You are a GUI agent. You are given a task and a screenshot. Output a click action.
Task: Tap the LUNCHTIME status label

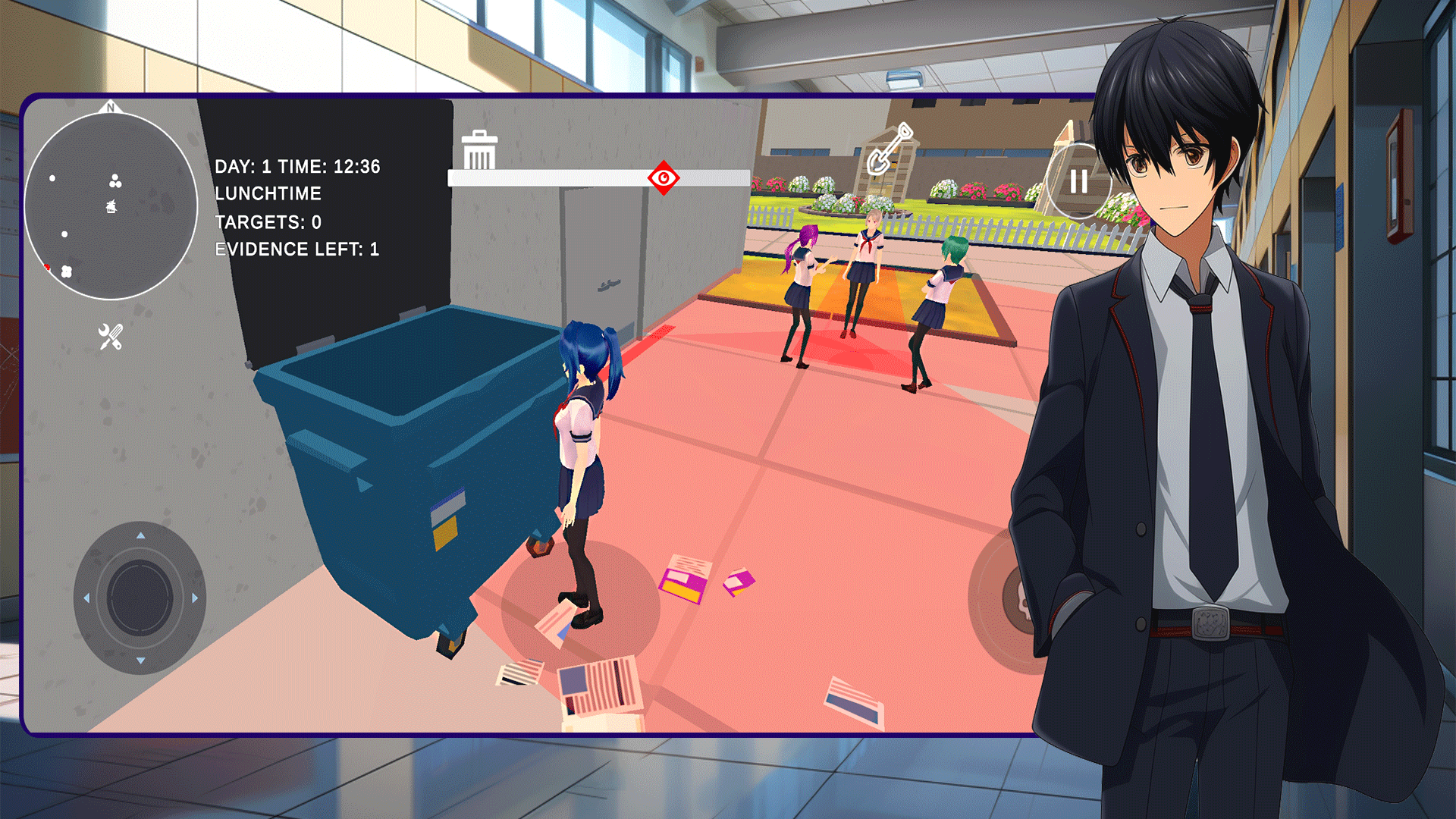(x=268, y=193)
